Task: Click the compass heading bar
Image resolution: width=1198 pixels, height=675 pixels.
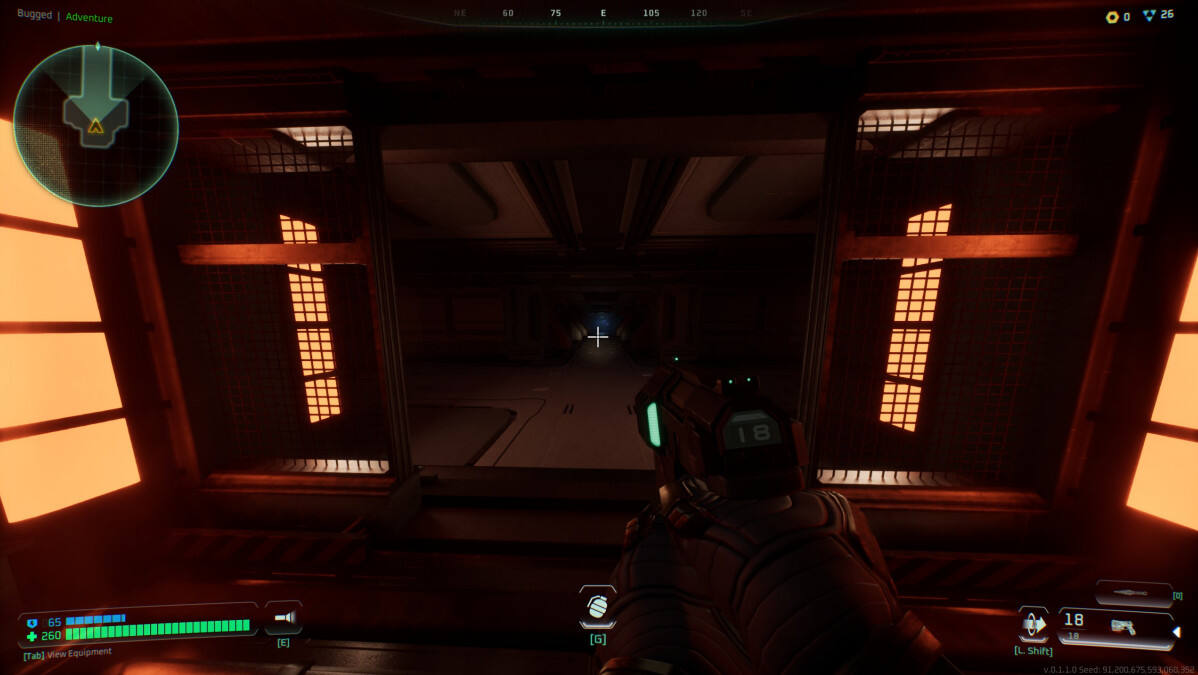Action: click(602, 13)
